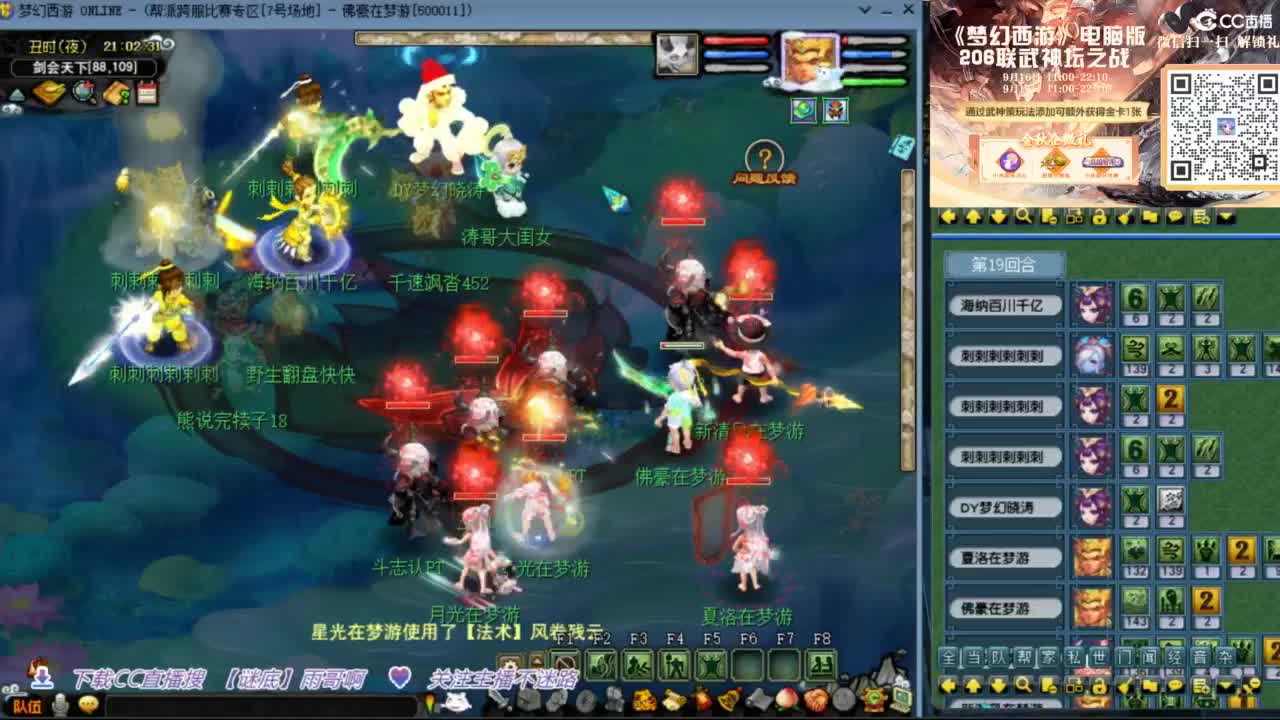Click the panda portrait's blue mana bar
This screenshot has width=1280, height=720.
[736, 54]
